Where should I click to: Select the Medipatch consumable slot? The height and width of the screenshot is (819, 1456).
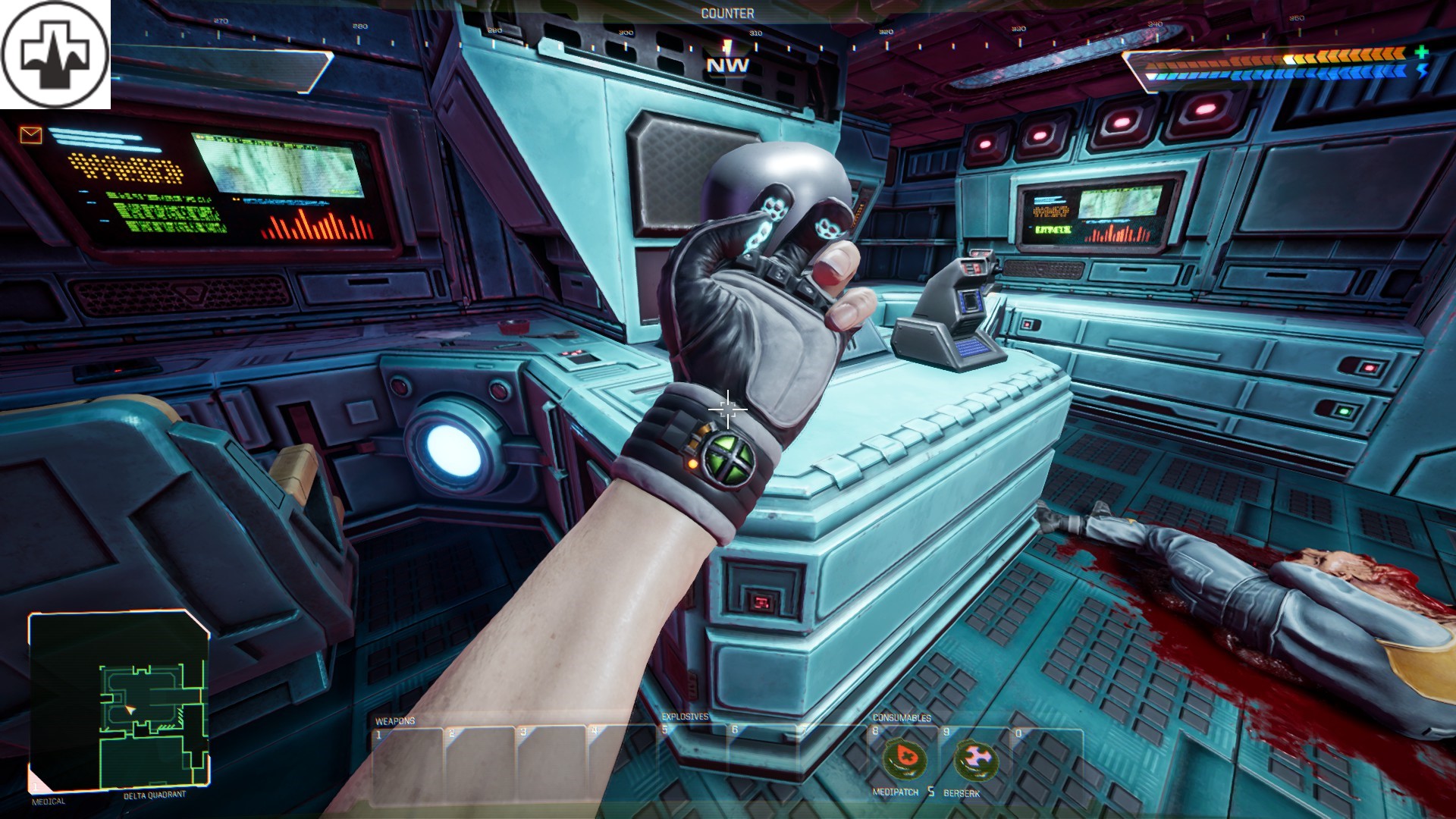[x=902, y=759]
